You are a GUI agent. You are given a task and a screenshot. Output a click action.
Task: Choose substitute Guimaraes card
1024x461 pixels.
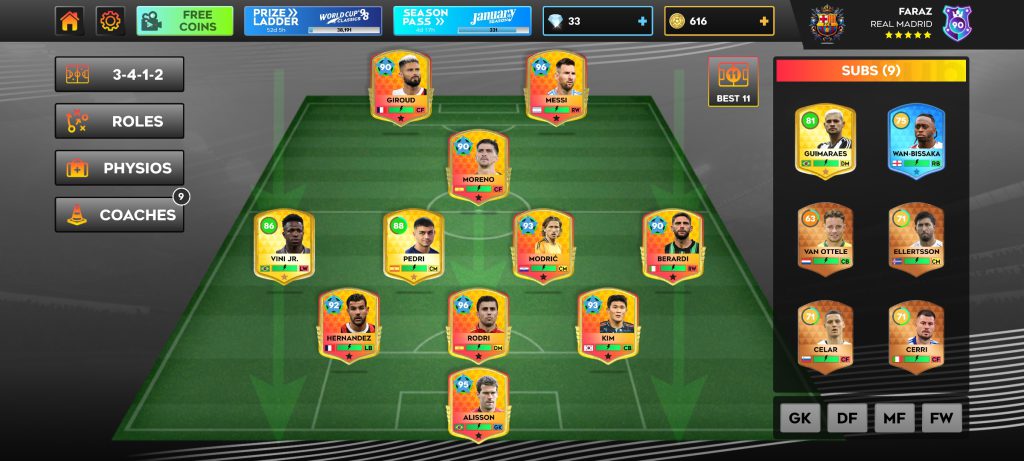tap(825, 140)
